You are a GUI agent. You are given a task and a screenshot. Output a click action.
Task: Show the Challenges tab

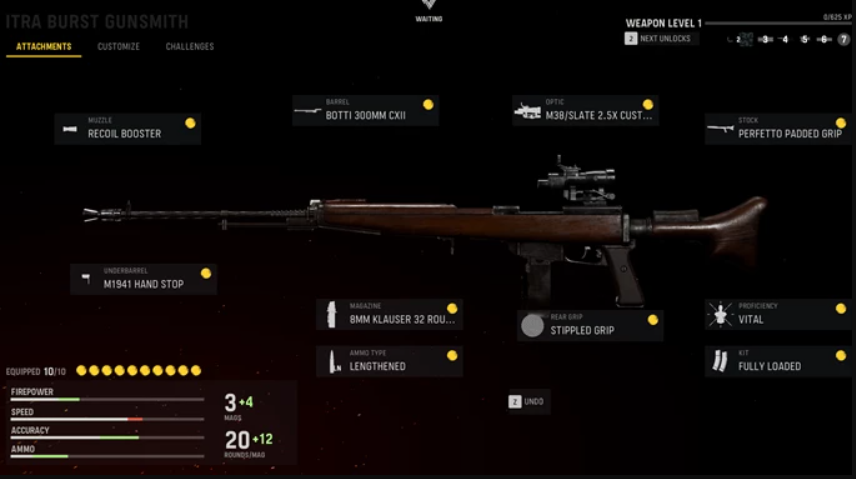click(189, 47)
